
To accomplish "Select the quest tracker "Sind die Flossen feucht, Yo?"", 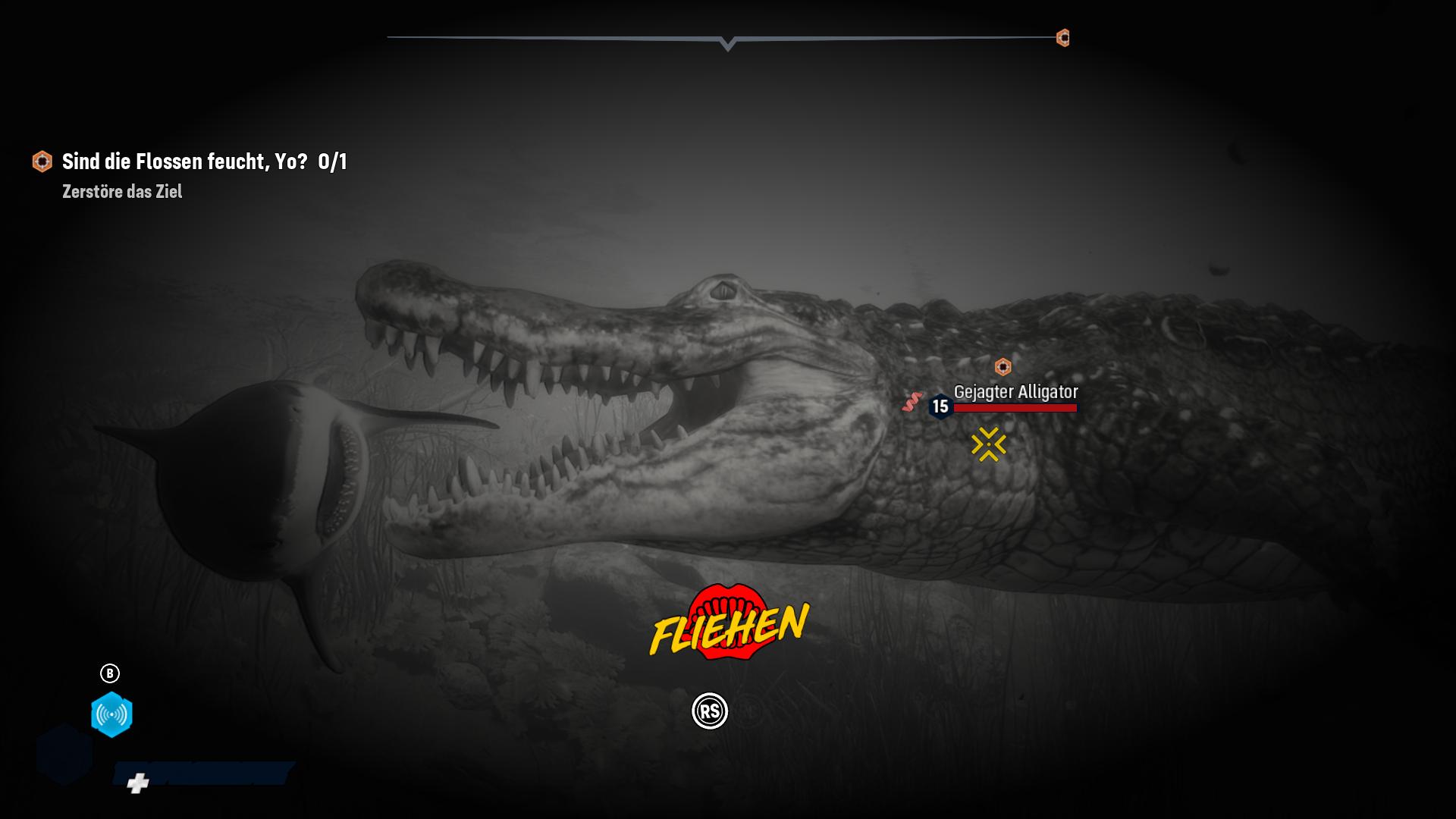I will [x=185, y=162].
